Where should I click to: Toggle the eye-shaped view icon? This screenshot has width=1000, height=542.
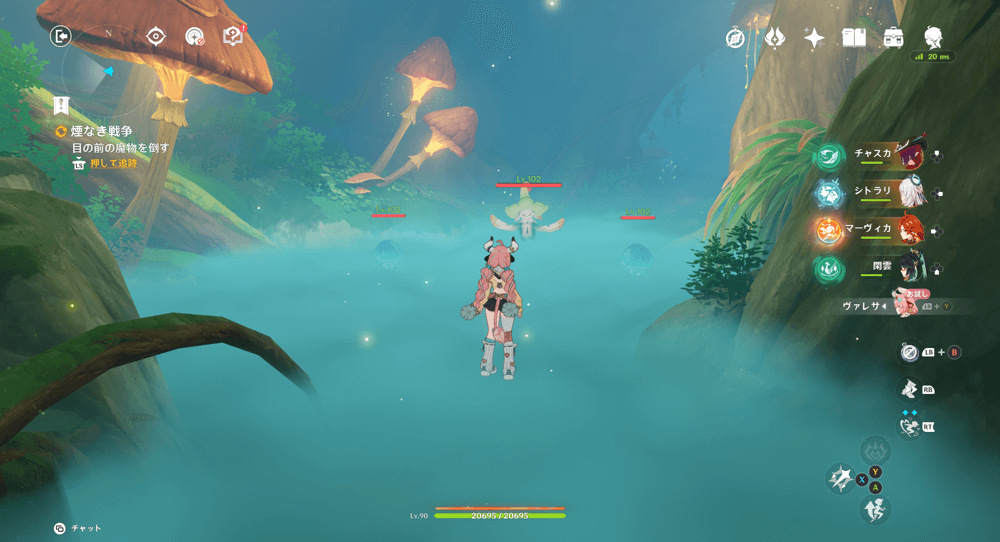[x=155, y=37]
